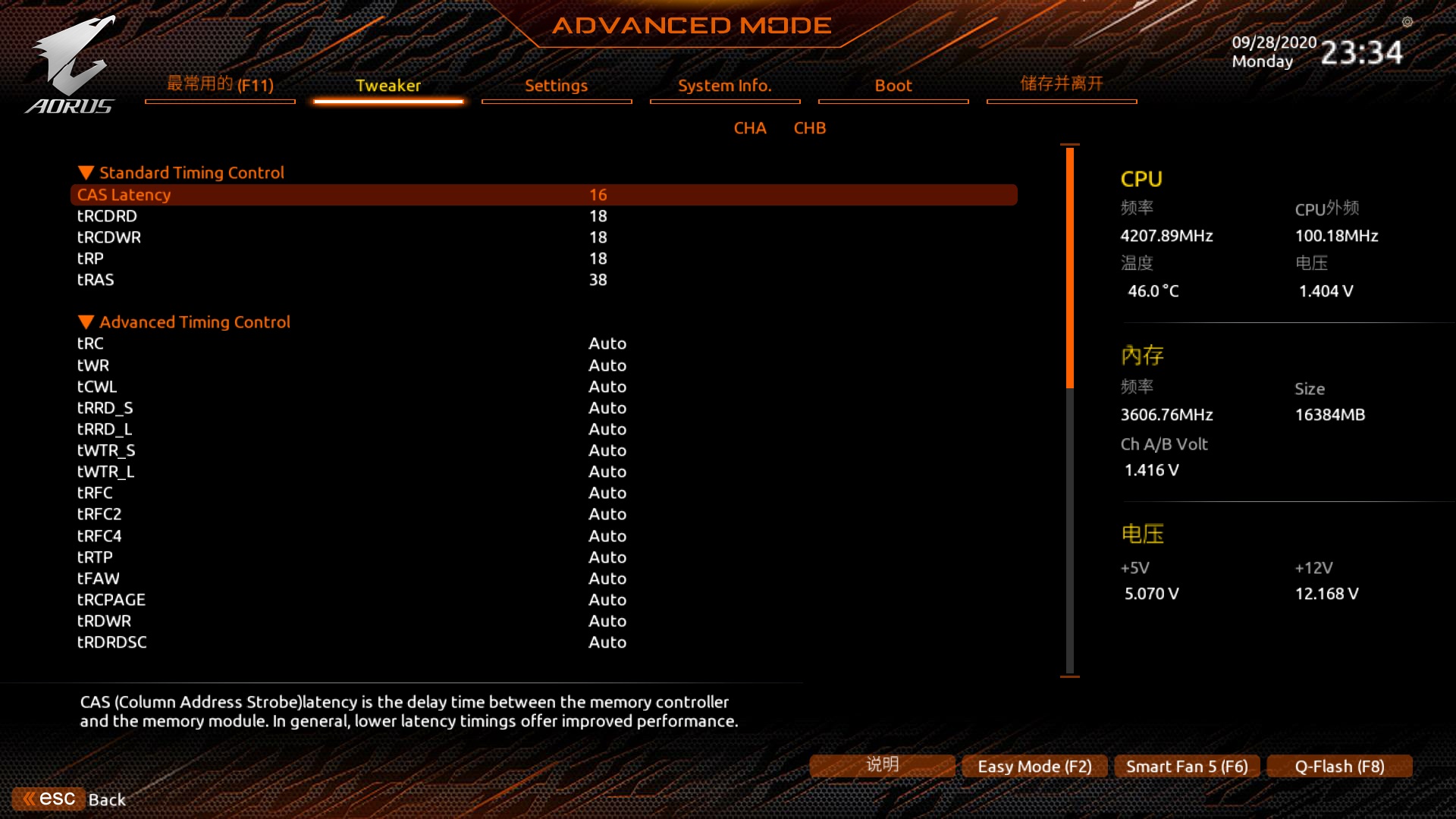Open 最常用的 (F11) favorites
The height and width of the screenshot is (819, 1456).
(x=219, y=84)
